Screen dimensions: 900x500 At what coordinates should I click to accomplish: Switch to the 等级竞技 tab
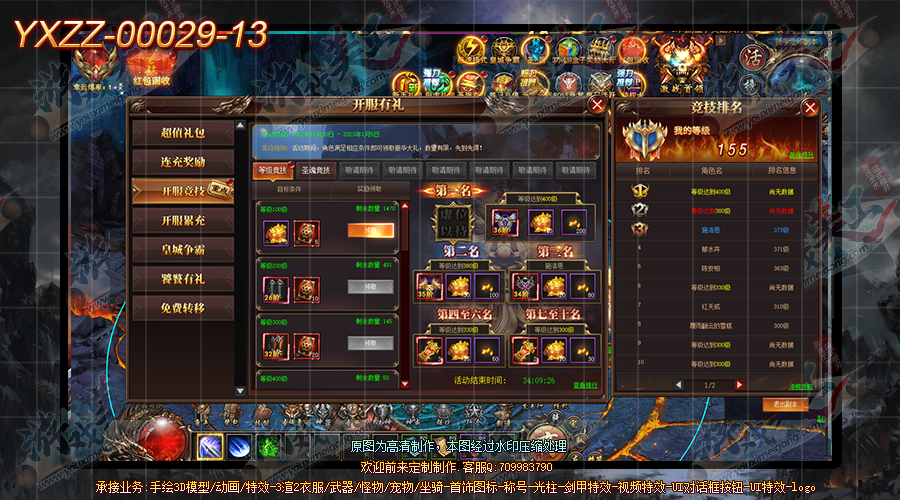point(273,170)
